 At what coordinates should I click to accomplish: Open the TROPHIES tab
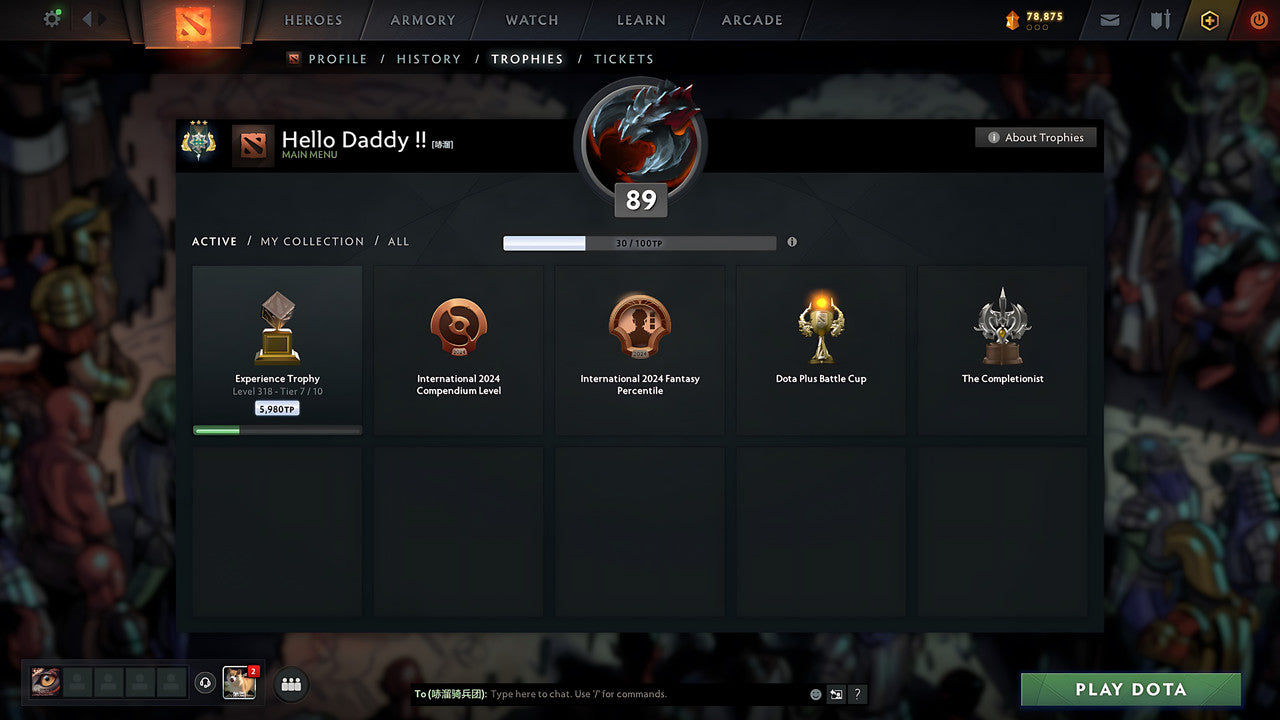point(528,59)
